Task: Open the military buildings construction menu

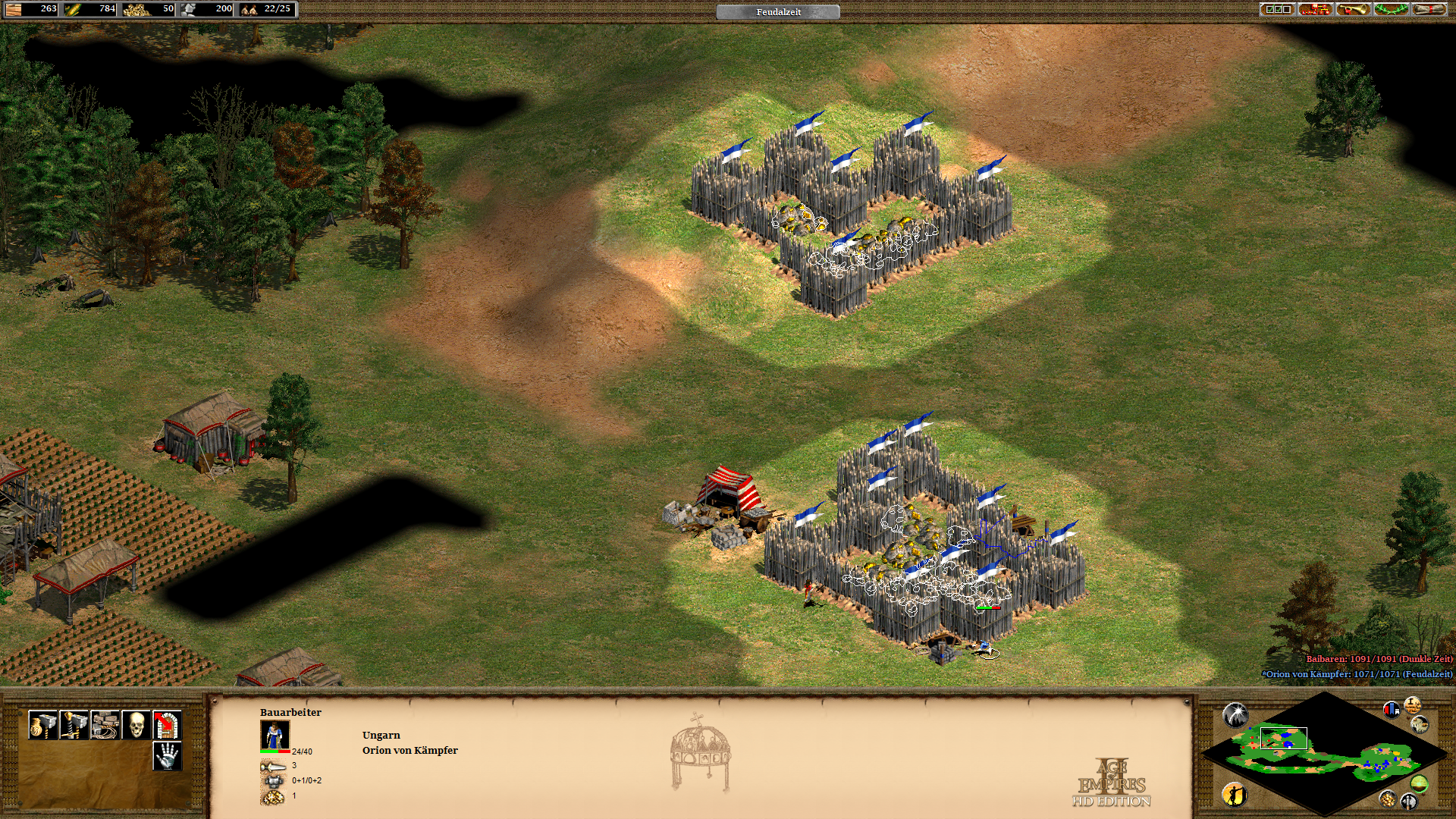Action: [x=74, y=725]
